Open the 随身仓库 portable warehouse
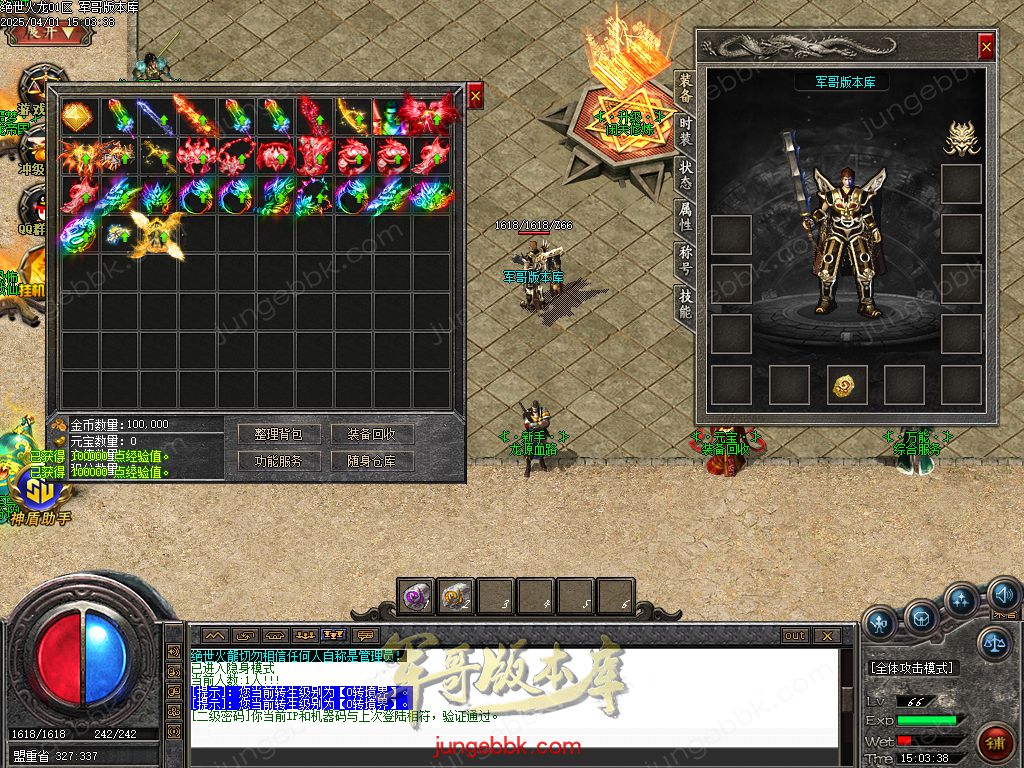Screen dimensions: 1024x768 click(x=372, y=462)
